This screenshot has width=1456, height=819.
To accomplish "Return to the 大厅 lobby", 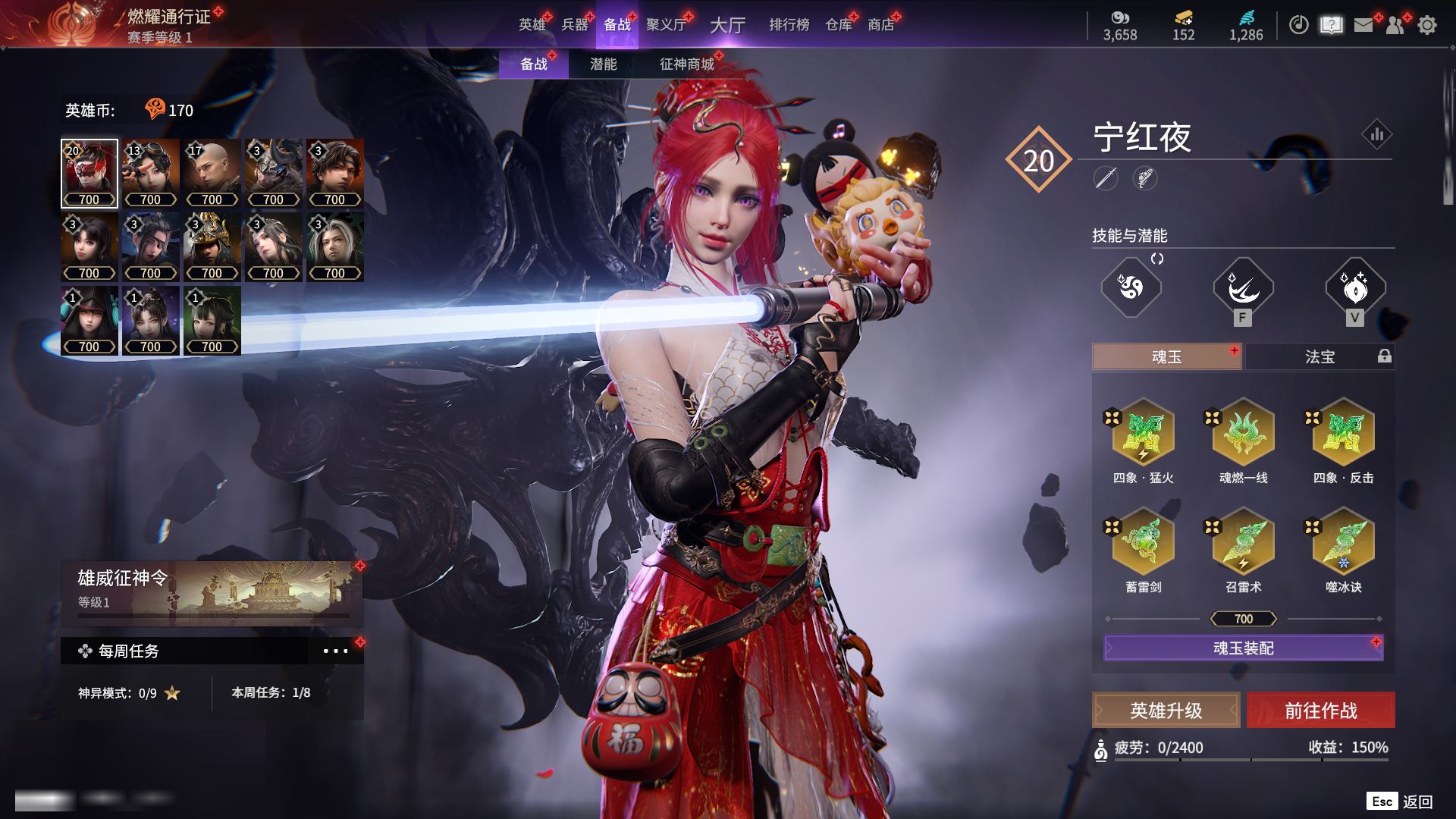I will [x=727, y=25].
